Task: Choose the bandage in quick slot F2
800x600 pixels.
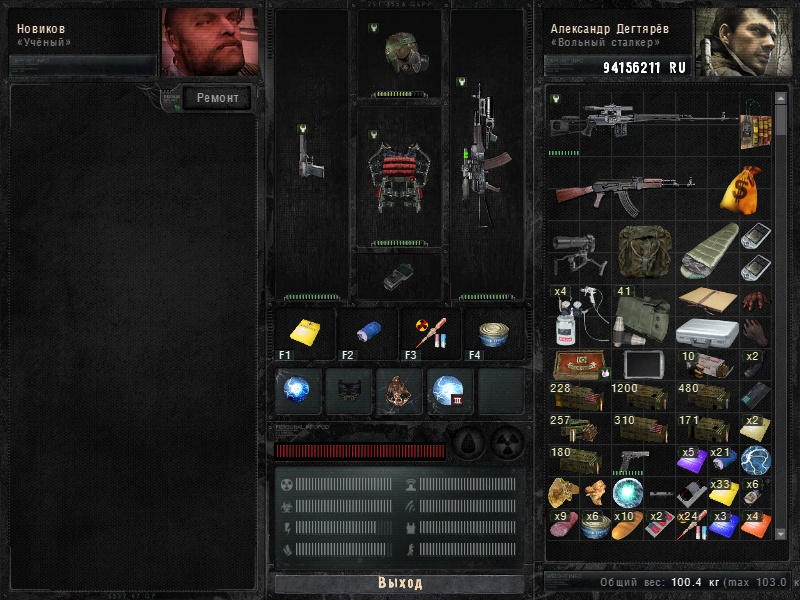Action: click(366, 333)
